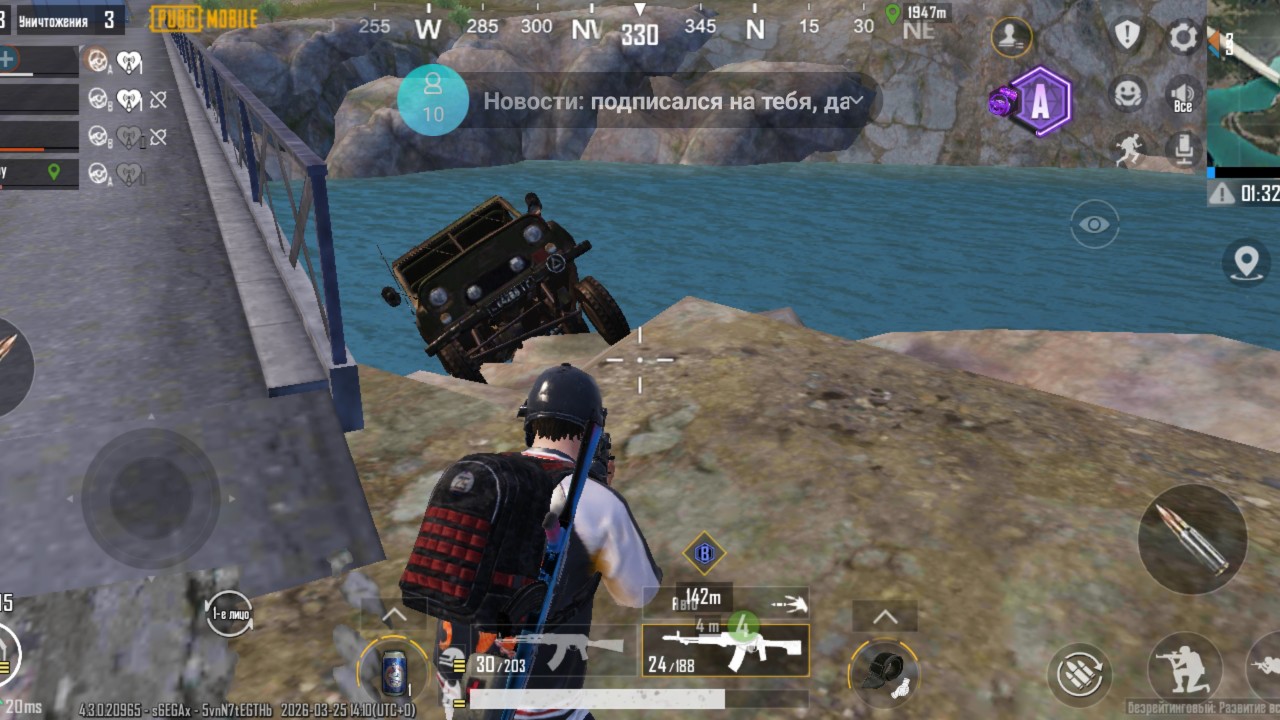Viewport: 1280px width, 720px height.
Task: Expand the throwables list above the grenade icon
Action: (x=885, y=617)
